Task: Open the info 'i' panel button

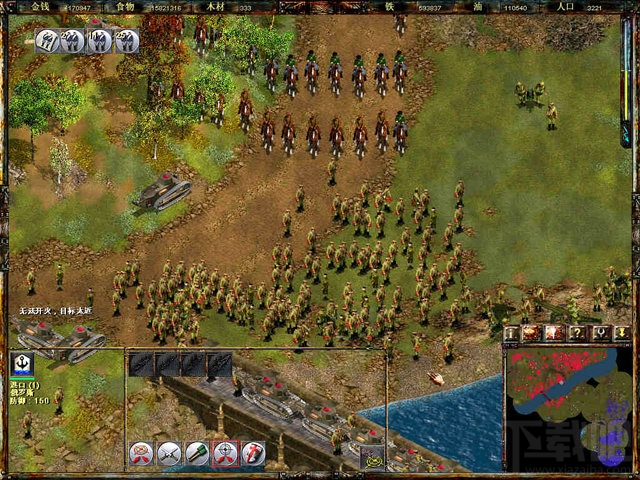Action: (512, 333)
